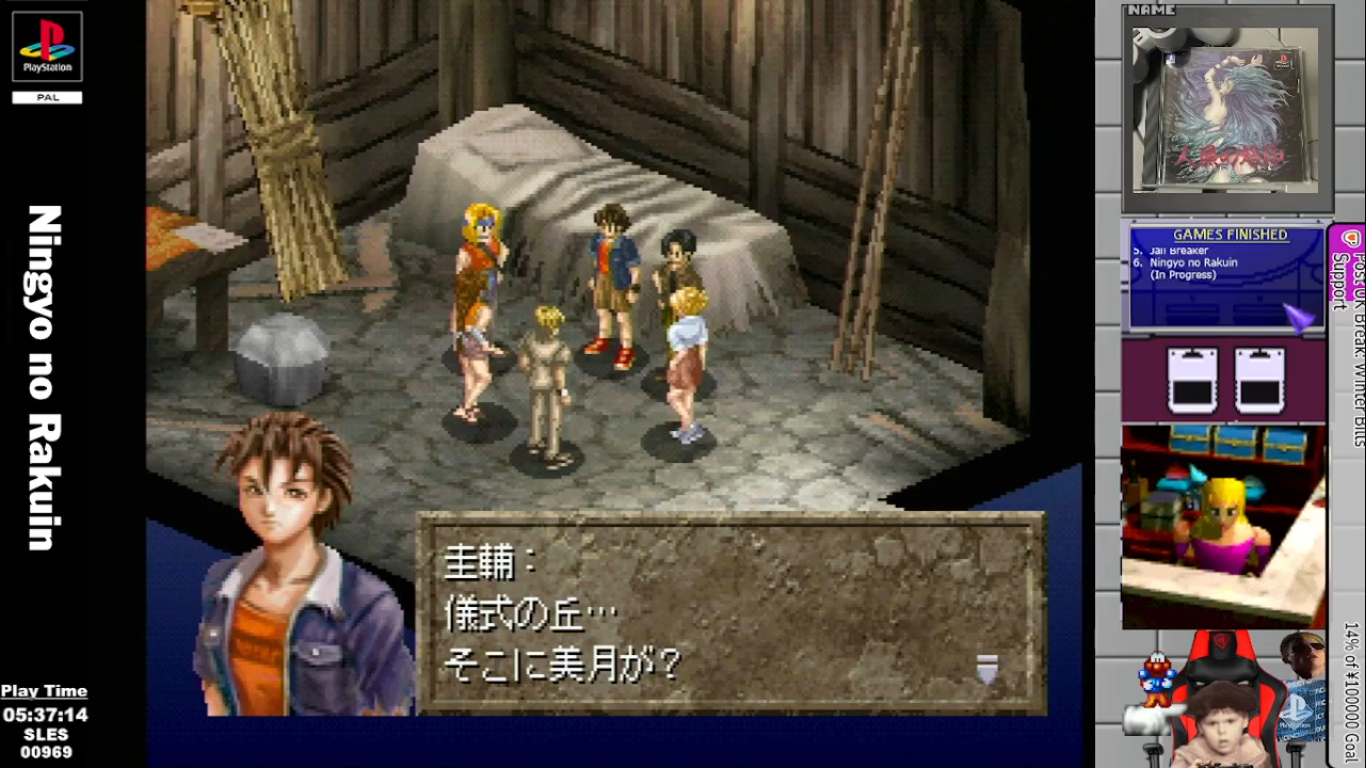Click the Games Finished list header
Image resolution: width=1366 pixels, height=768 pixels.
1229,235
